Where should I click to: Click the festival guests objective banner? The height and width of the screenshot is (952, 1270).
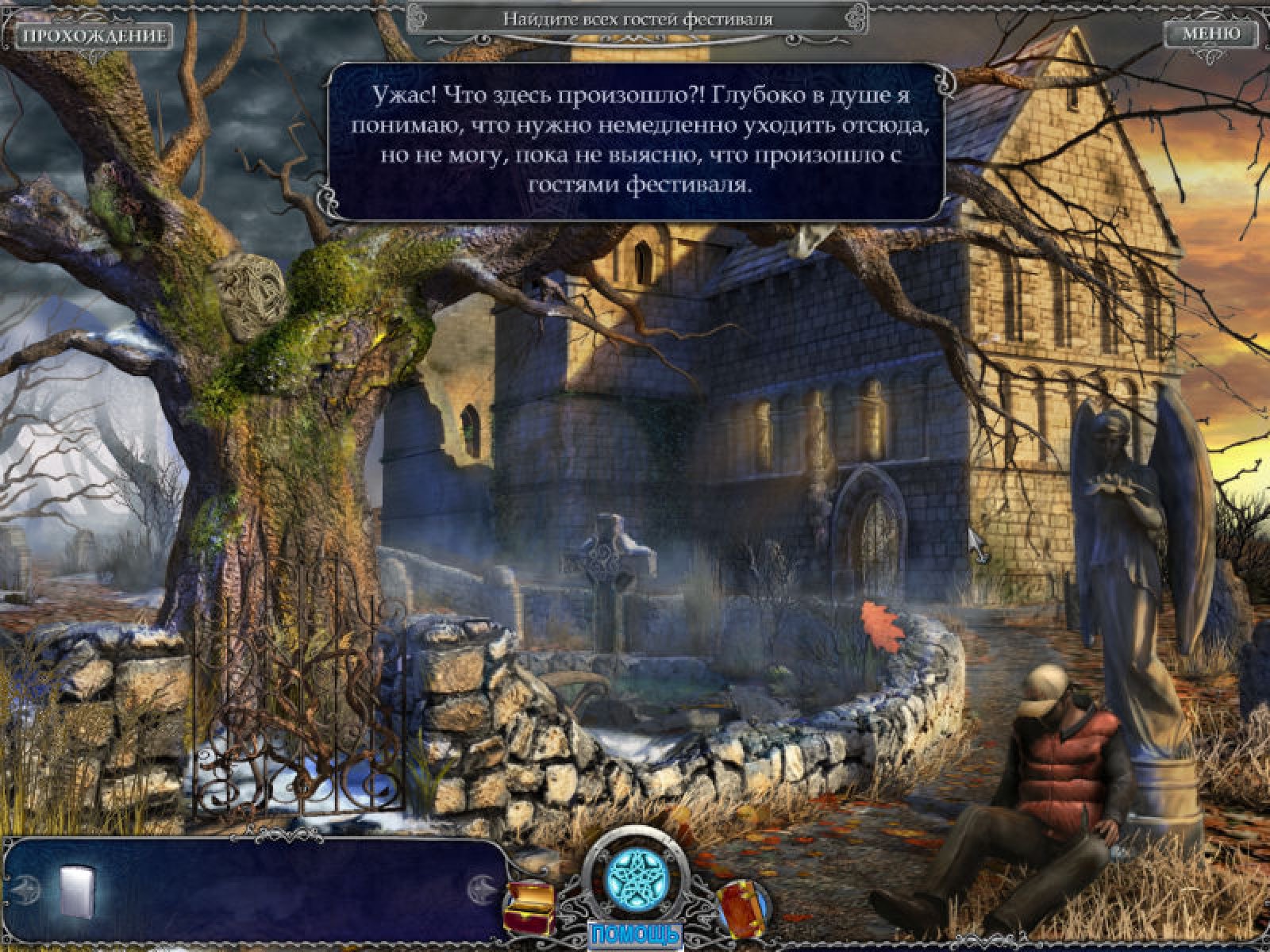tap(637, 19)
